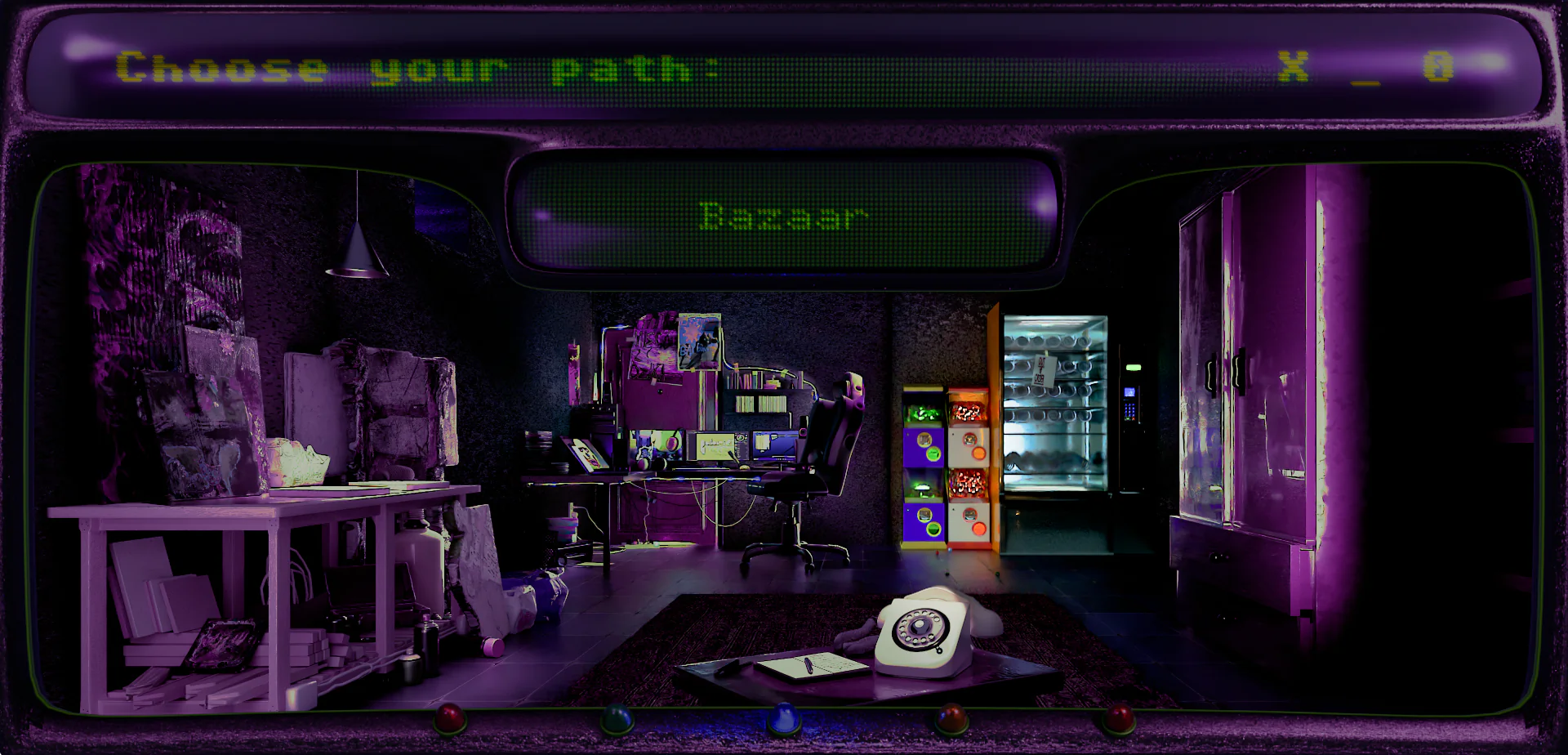Screen dimensions: 1568x755
Task: Click the X close button
Action: pos(1293,66)
